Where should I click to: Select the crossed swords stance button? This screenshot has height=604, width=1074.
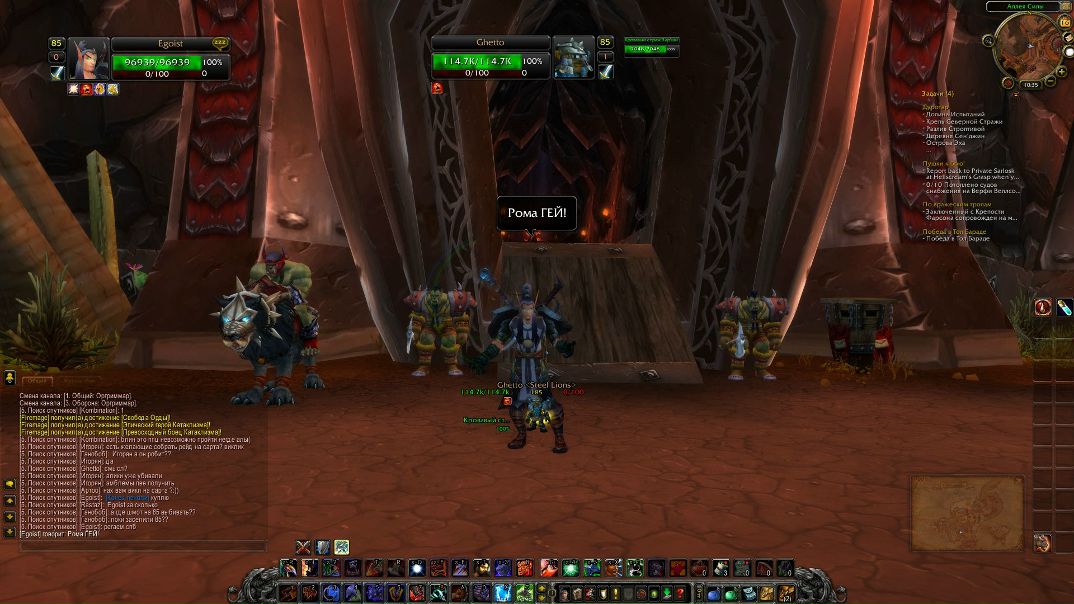pos(303,546)
